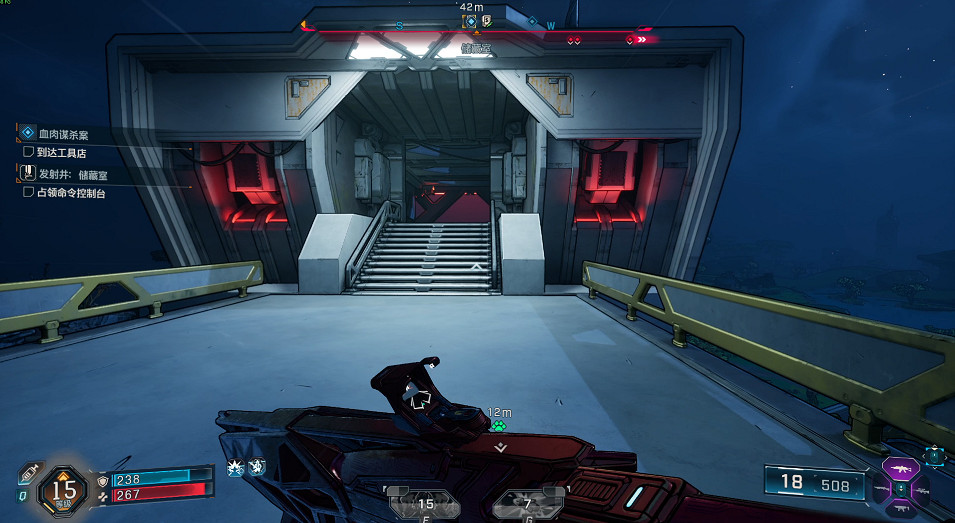Screen dimensions: 955x523
Task: Click the level 15 player badge
Action: (64, 489)
